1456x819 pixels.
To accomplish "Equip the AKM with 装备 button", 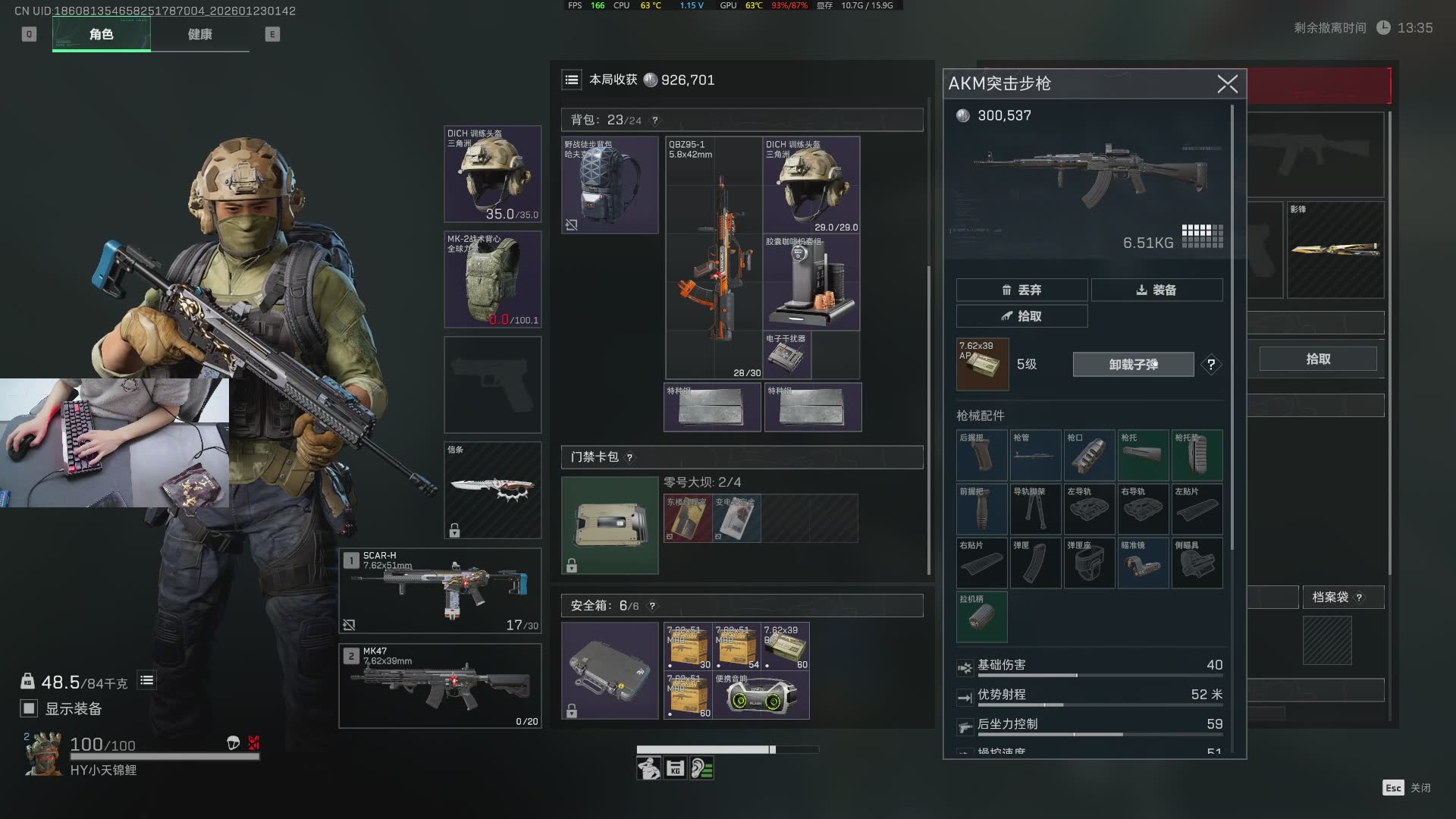I will (1156, 290).
